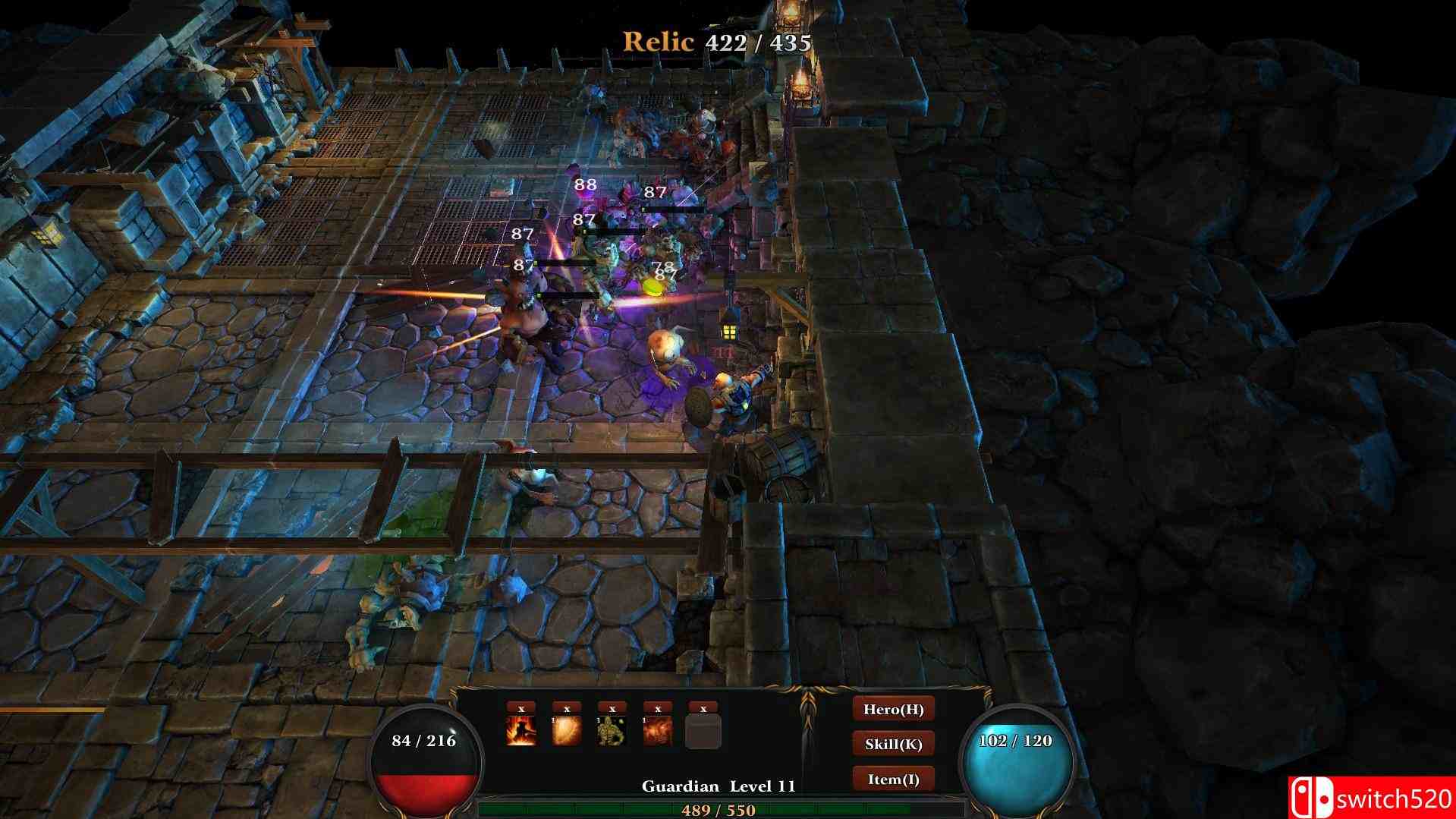Image resolution: width=1456 pixels, height=819 pixels.
Task: Select the fiery warrior slash skill icon
Action: pos(520,732)
